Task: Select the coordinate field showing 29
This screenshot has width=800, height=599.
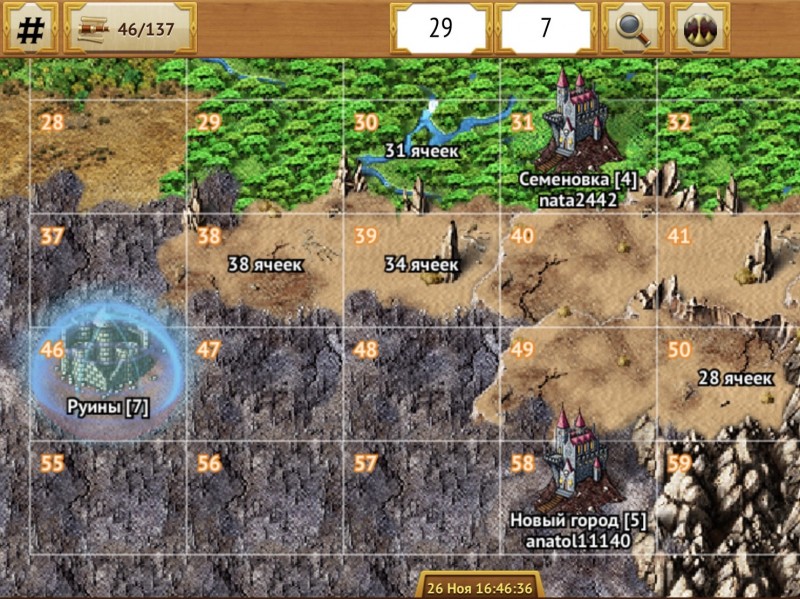Action: click(x=441, y=28)
